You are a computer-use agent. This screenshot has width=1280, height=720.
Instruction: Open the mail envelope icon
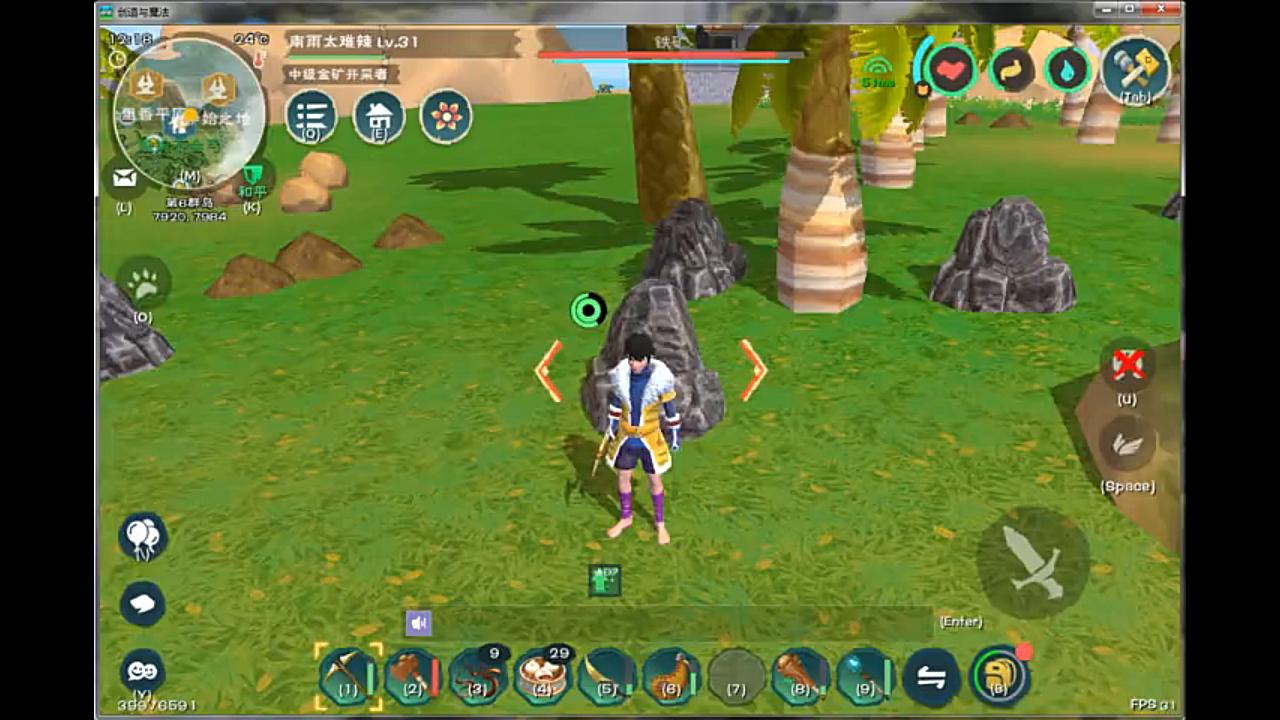pyautogui.click(x=124, y=178)
